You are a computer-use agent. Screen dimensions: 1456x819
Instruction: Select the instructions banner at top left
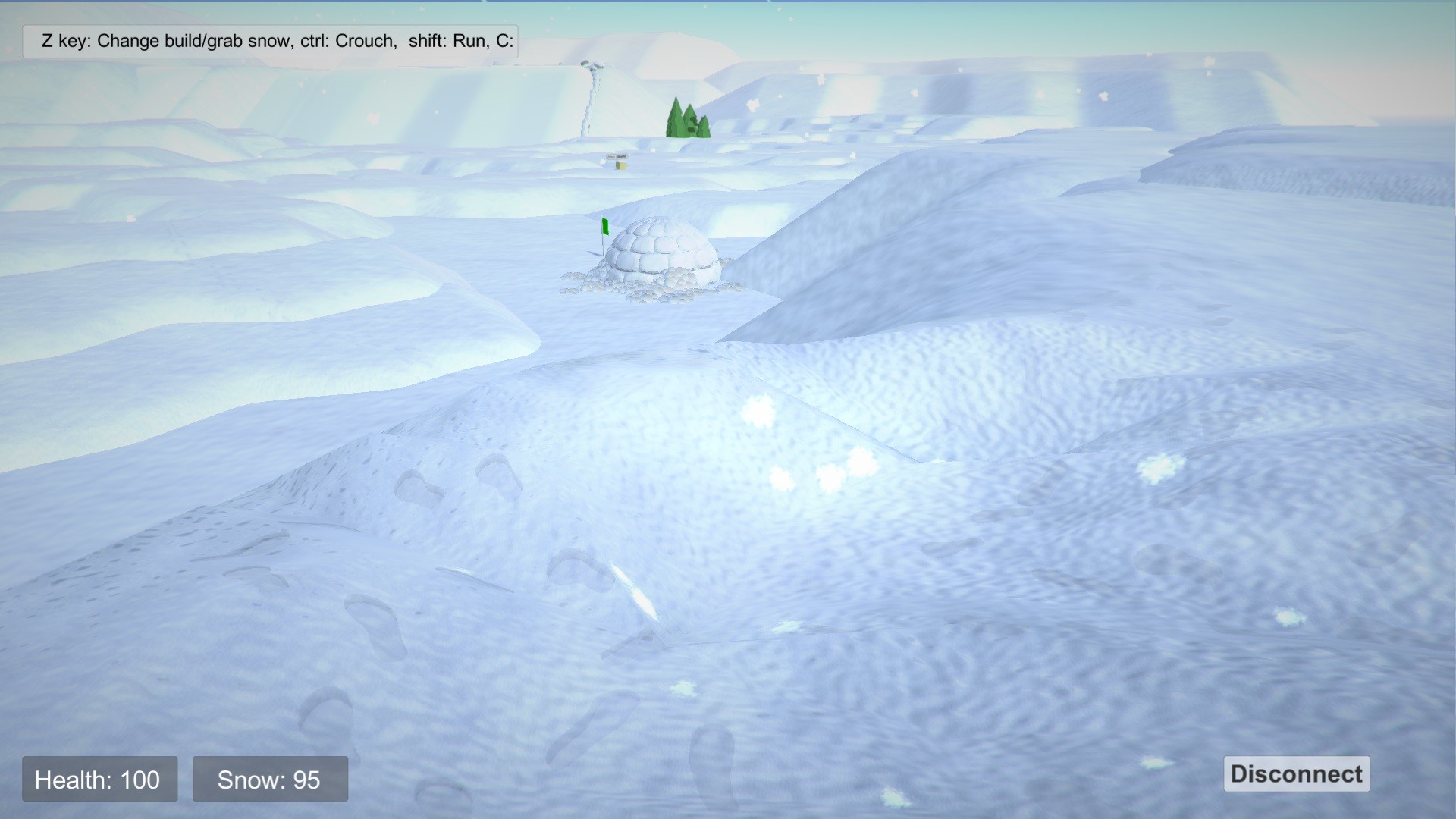pyautogui.click(x=269, y=42)
